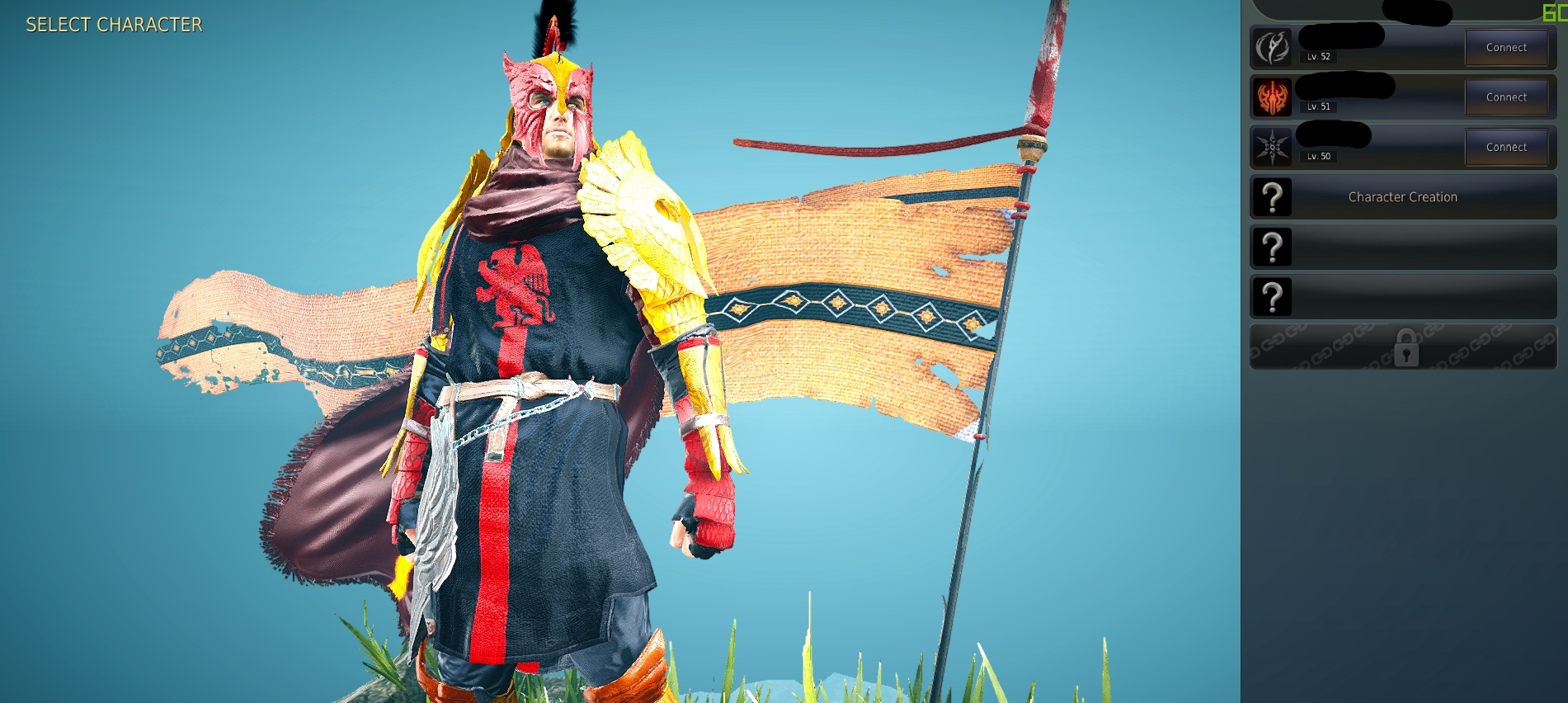Image resolution: width=1568 pixels, height=703 pixels.
Task: Select the crescent blade class icon beside Lv. 52
Action: pyautogui.click(x=1274, y=47)
